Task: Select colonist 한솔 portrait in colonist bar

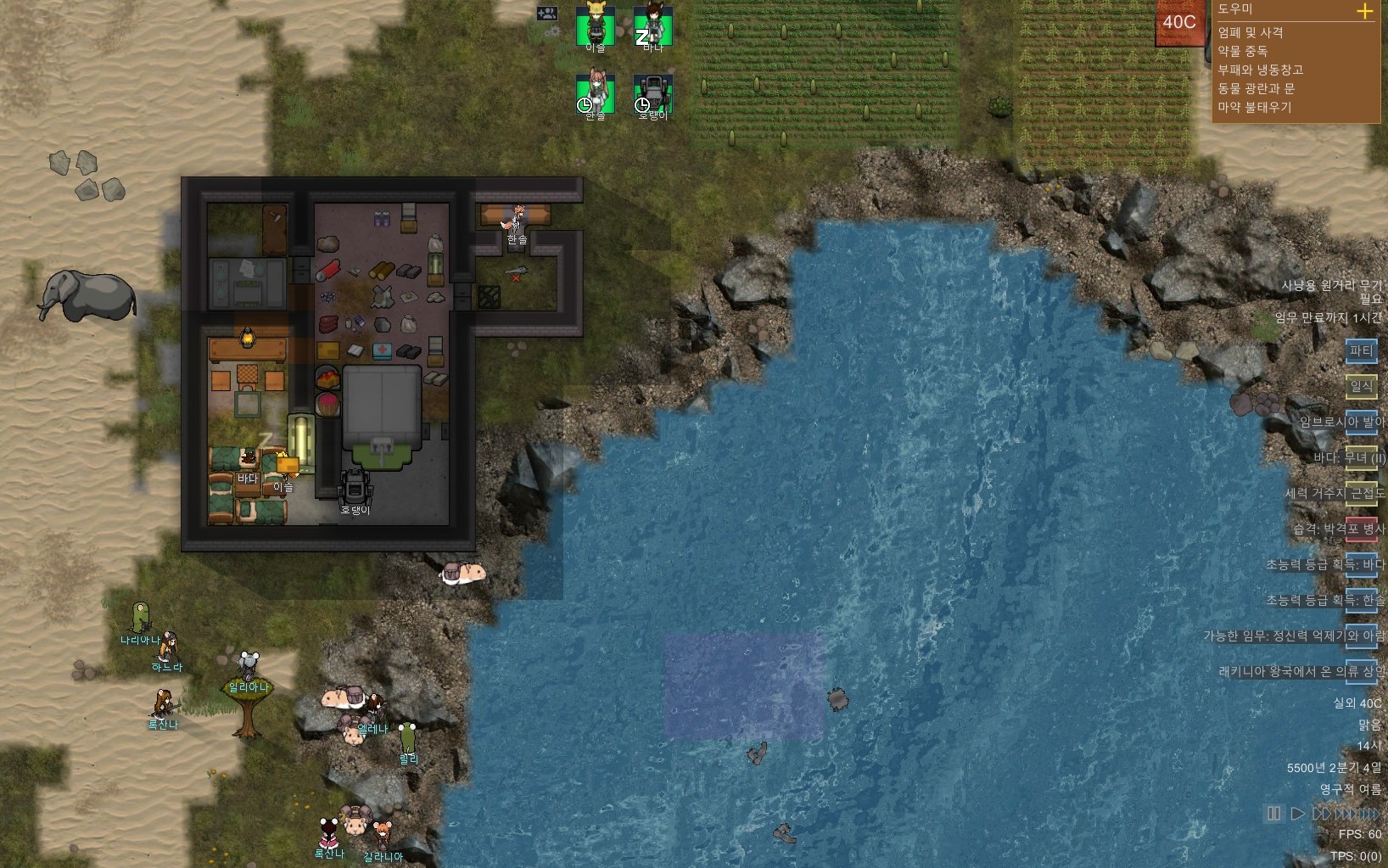Action: 596,93
